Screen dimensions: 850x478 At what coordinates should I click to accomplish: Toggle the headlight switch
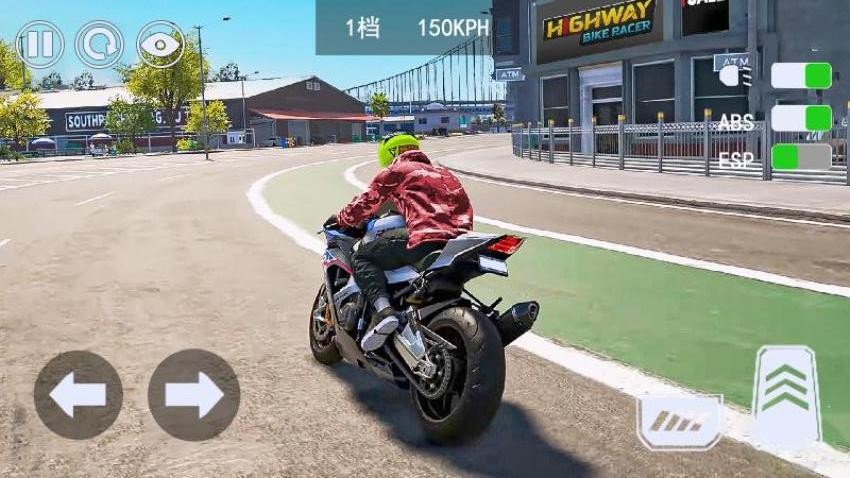tap(801, 76)
